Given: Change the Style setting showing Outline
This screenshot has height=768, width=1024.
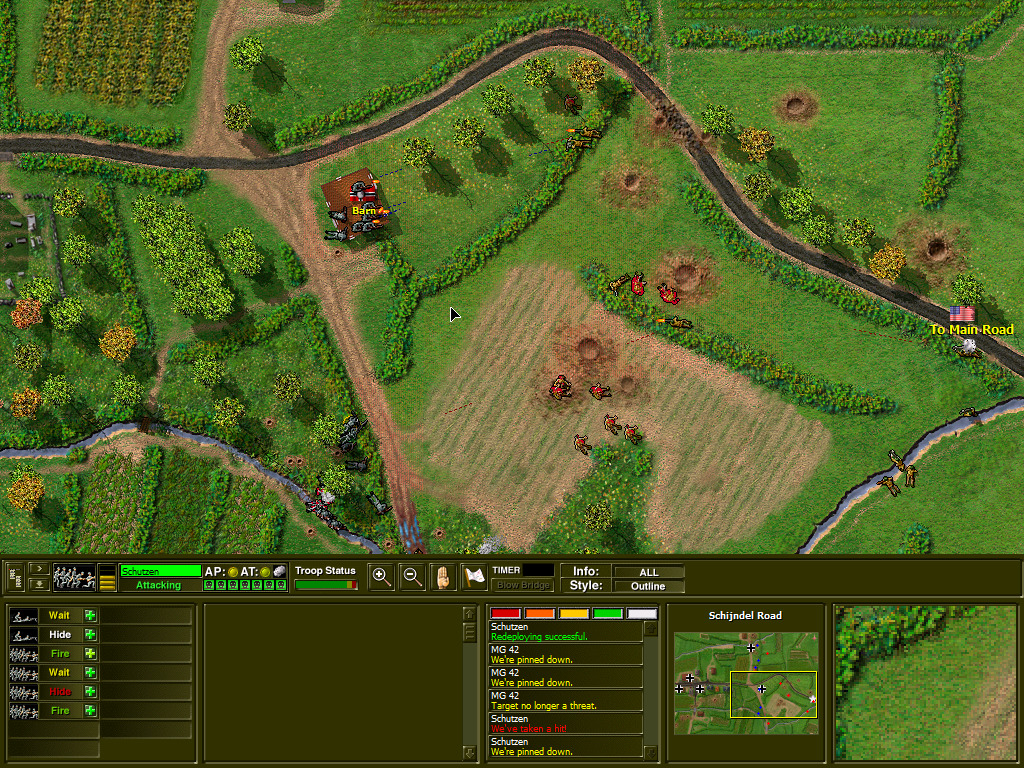Looking at the screenshot, I should tap(648, 586).
